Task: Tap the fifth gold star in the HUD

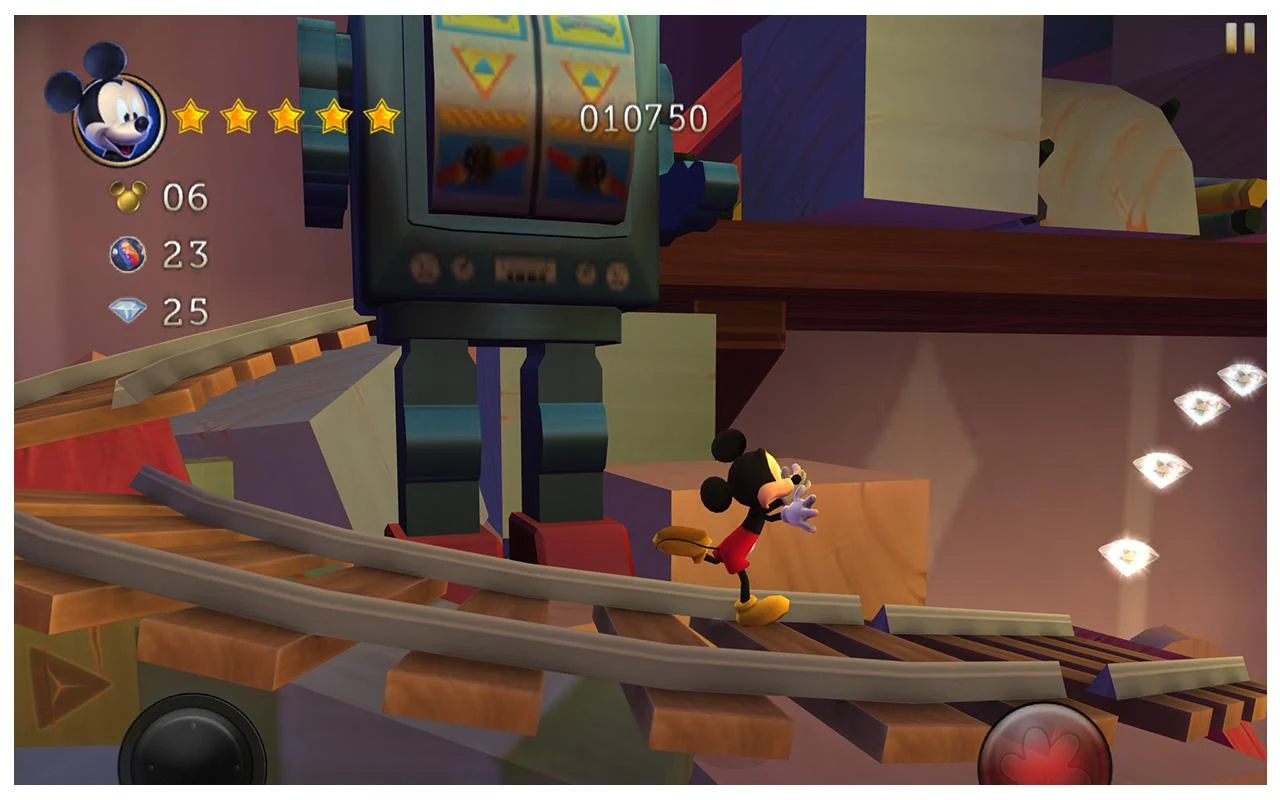Action: tap(382, 115)
